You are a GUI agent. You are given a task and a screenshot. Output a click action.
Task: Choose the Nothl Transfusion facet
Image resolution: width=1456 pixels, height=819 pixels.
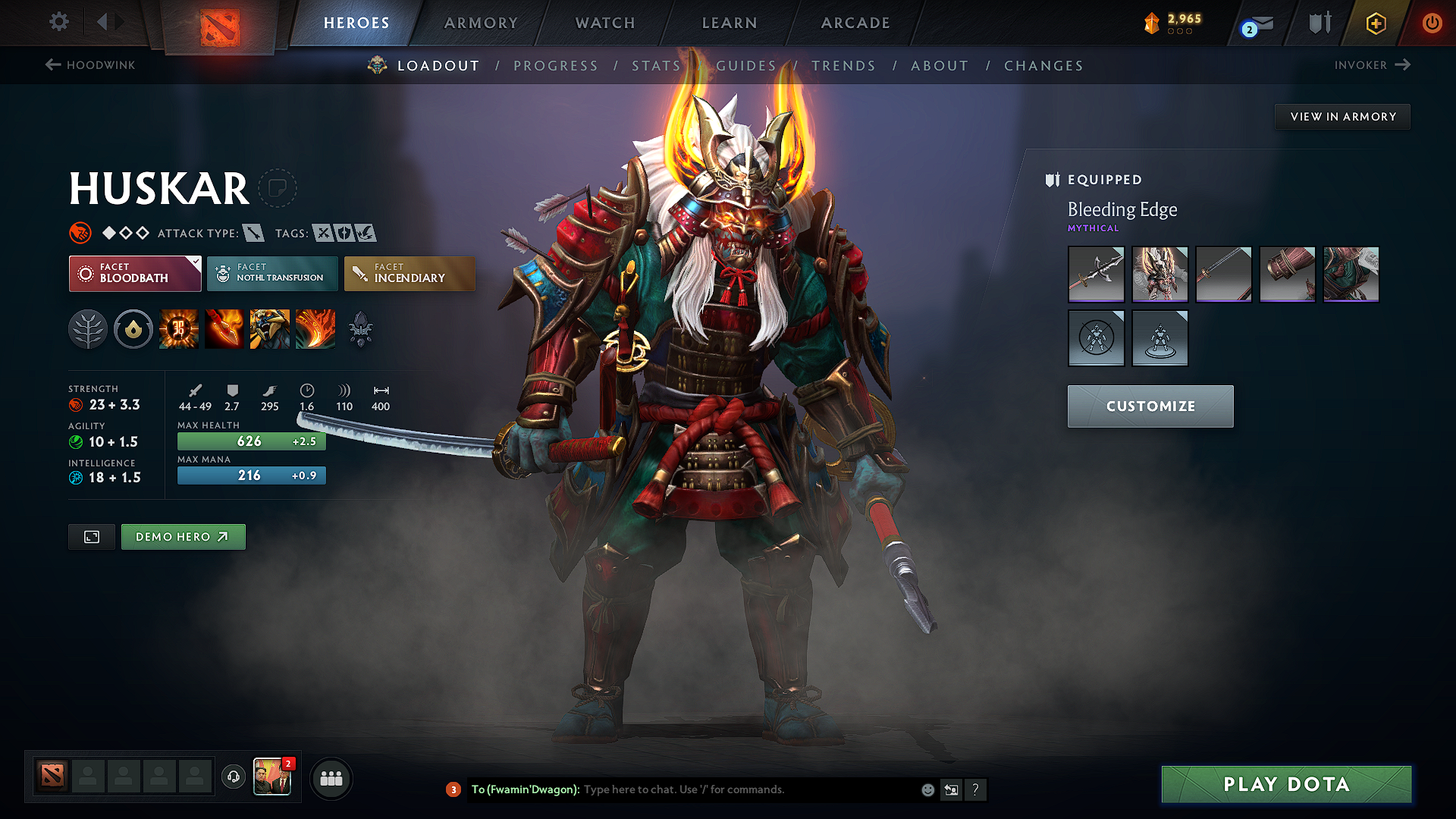pos(272,273)
